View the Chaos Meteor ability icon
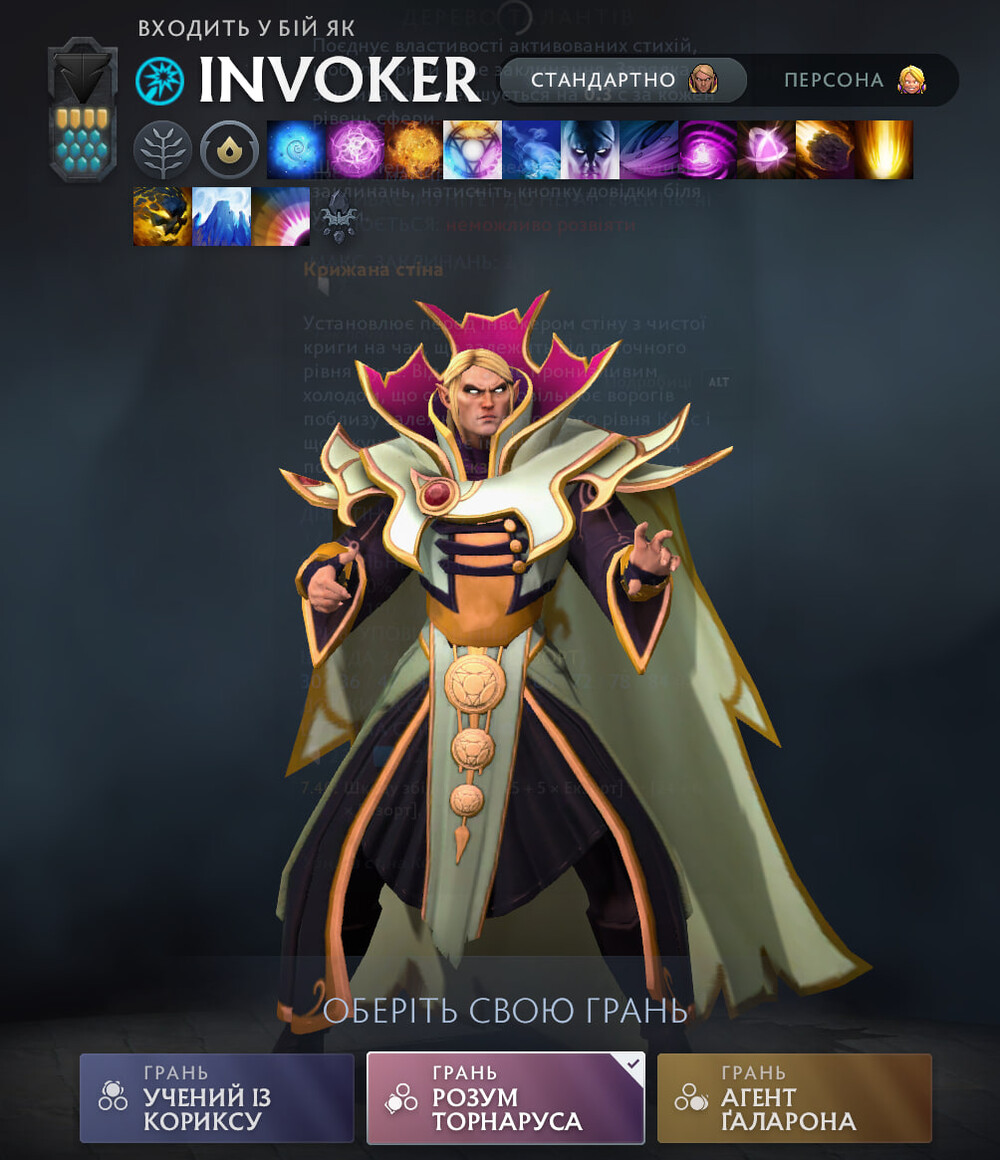Image resolution: width=1000 pixels, height=1160 pixels. 825,150
